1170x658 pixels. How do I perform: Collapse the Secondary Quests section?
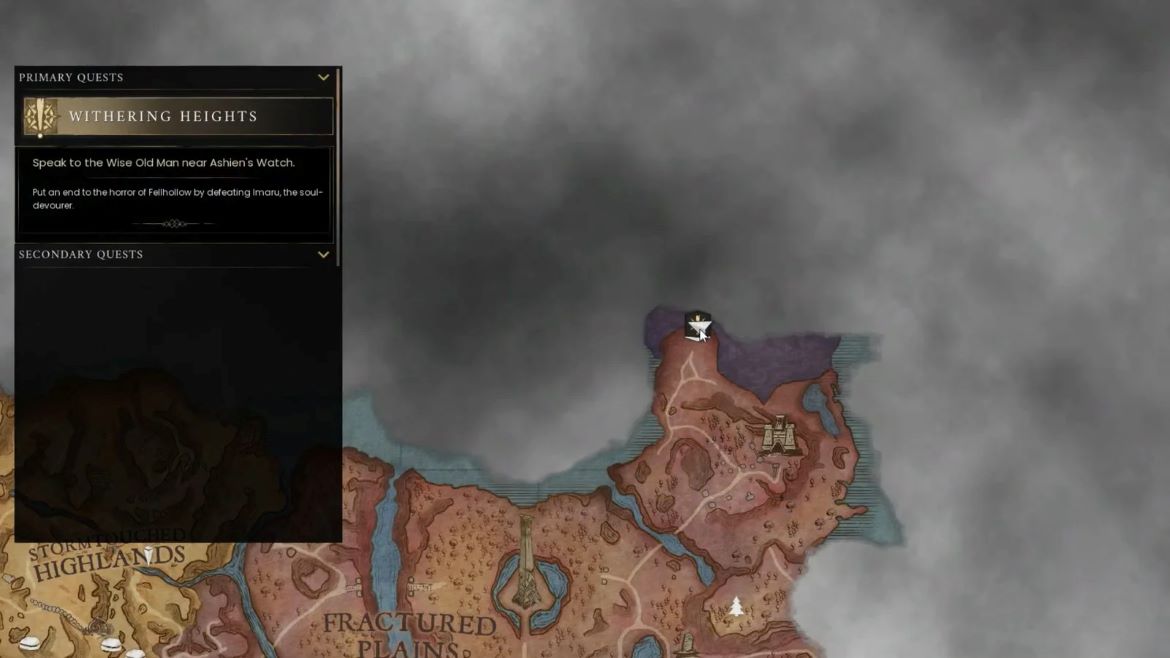[x=323, y=254]
